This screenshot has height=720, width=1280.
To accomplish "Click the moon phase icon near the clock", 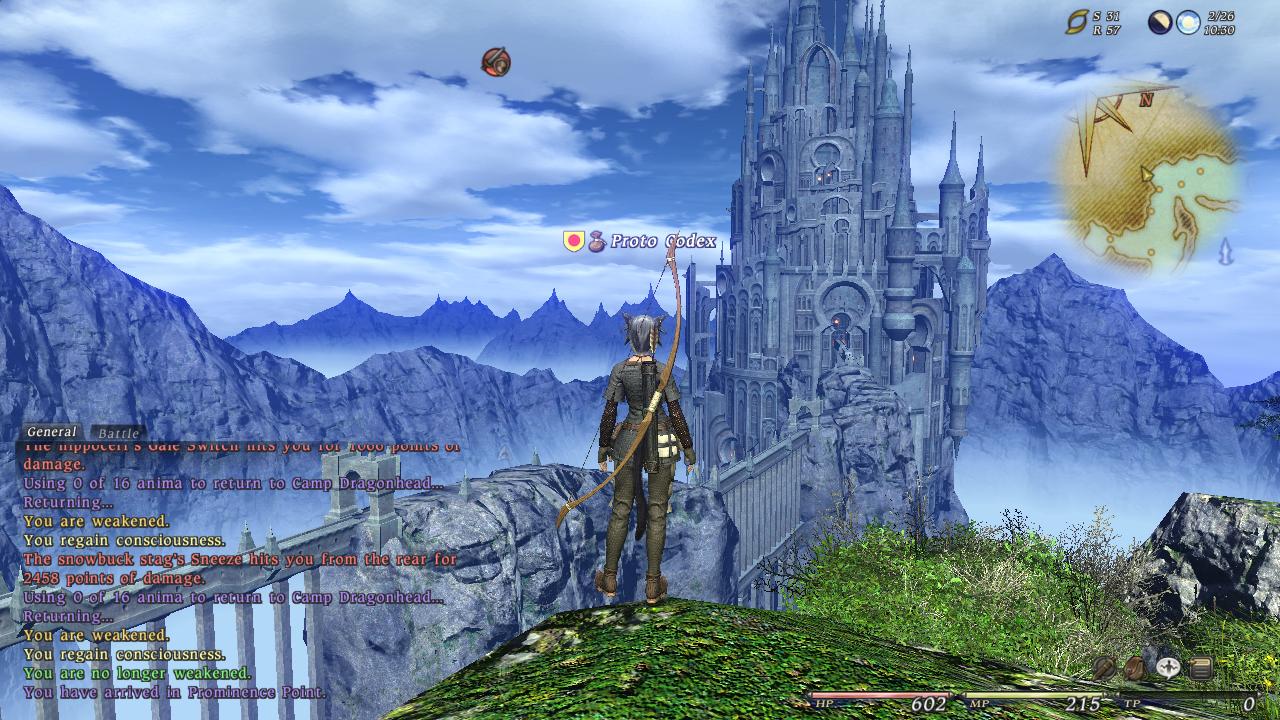I will (1160, 23).
